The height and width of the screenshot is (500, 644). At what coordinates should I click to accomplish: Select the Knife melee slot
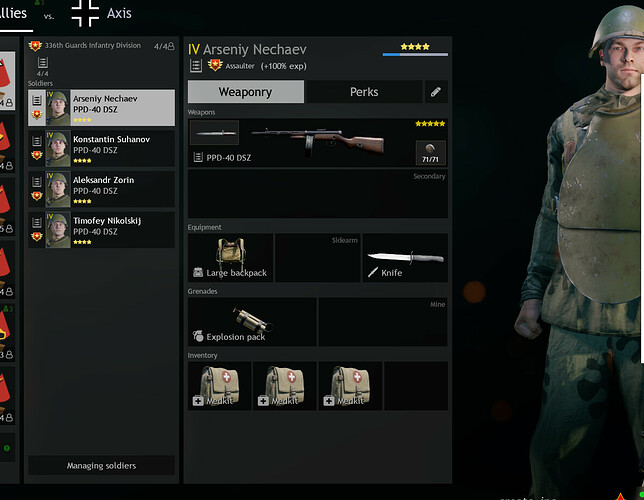(x=404, y=258)
